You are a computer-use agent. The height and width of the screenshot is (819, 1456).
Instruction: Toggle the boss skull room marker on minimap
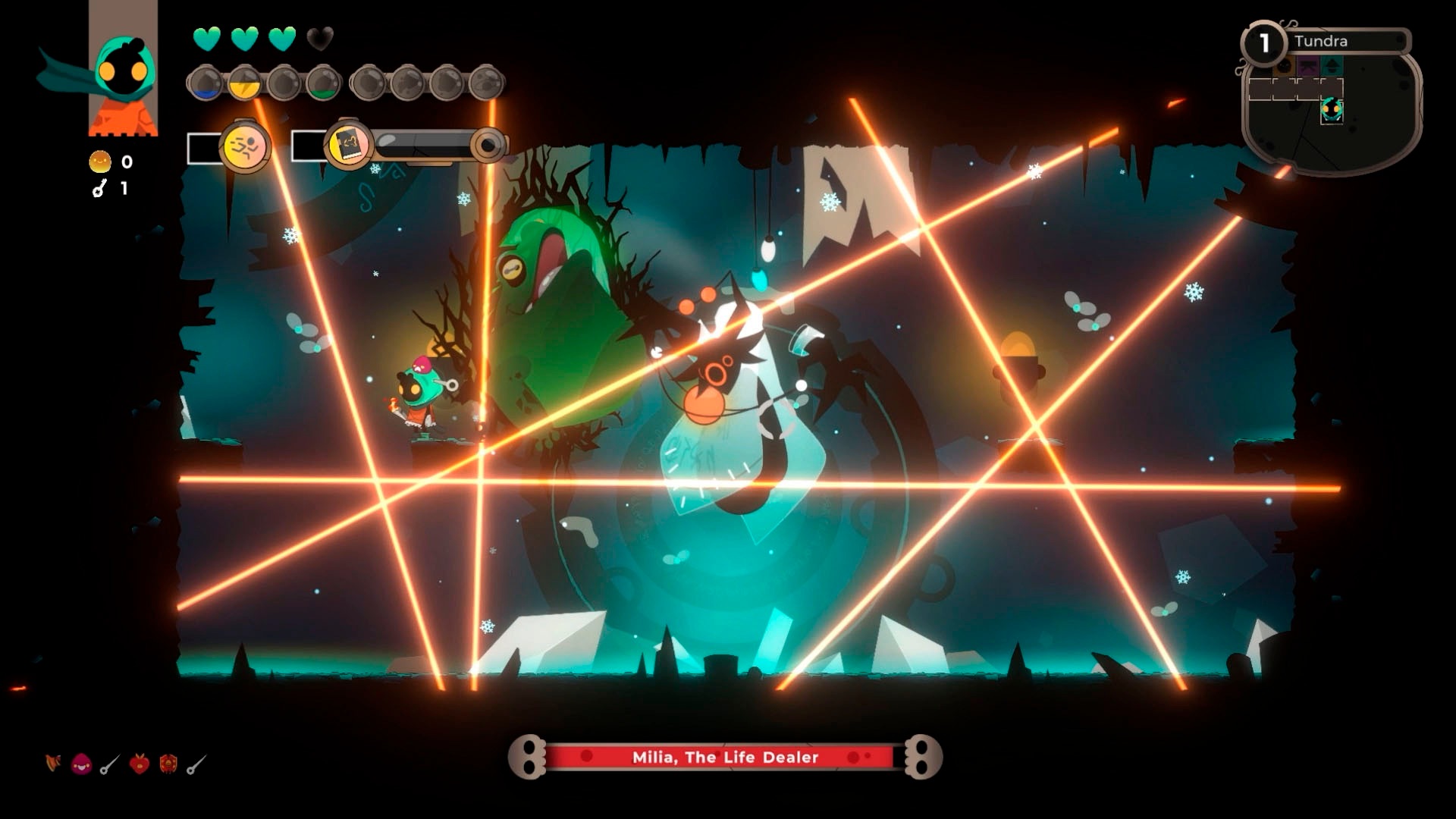(1284, 66)
